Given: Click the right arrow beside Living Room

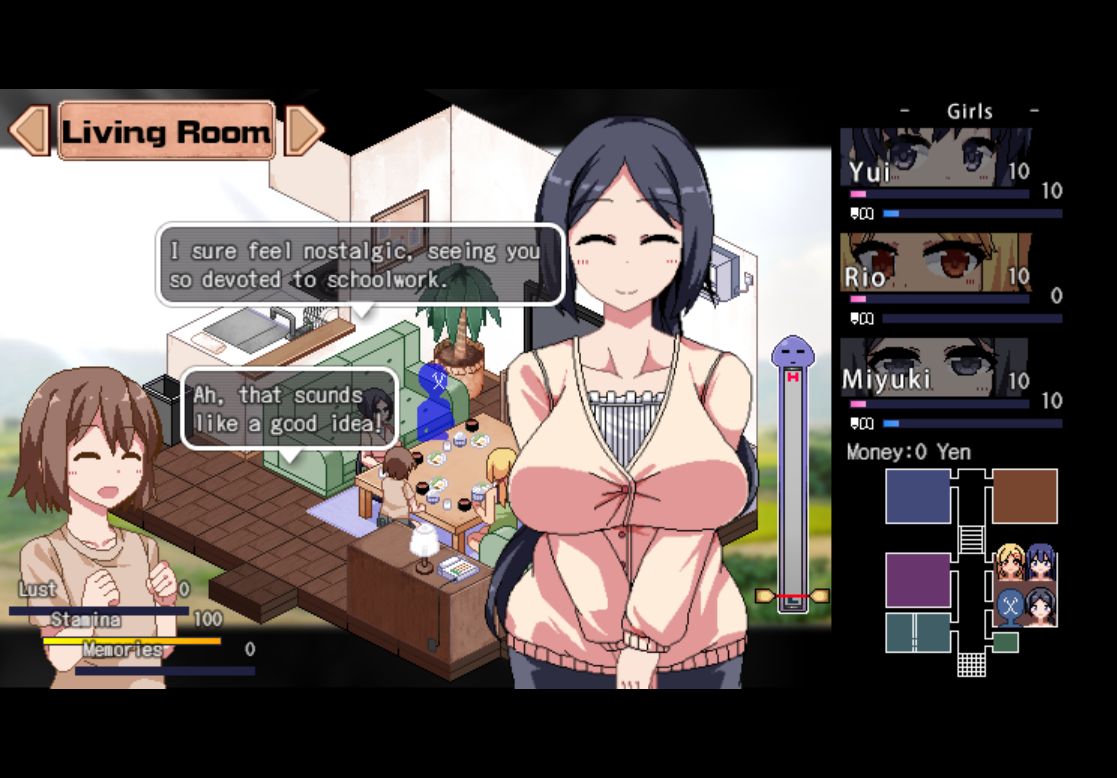Looking at the screenshot, I should pyautogui.click(x=304, y=130).
